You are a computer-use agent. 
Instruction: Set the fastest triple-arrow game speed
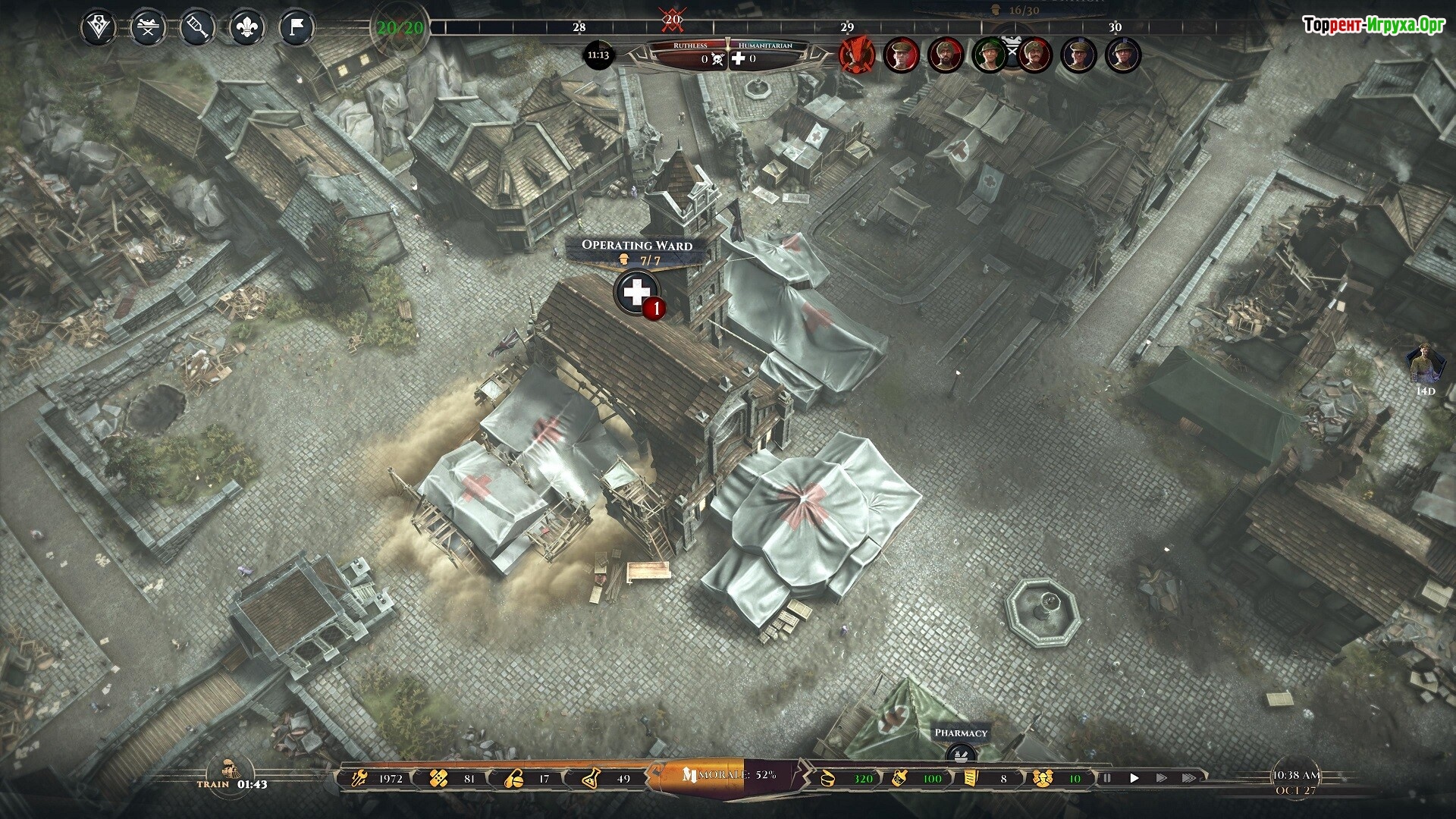(1189, 778)
